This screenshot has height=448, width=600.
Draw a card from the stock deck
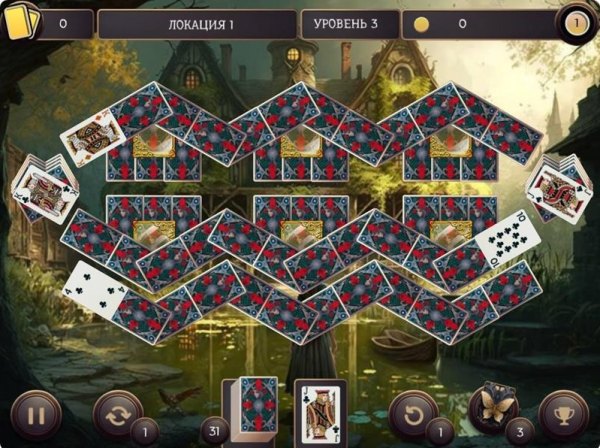[257, 406]
